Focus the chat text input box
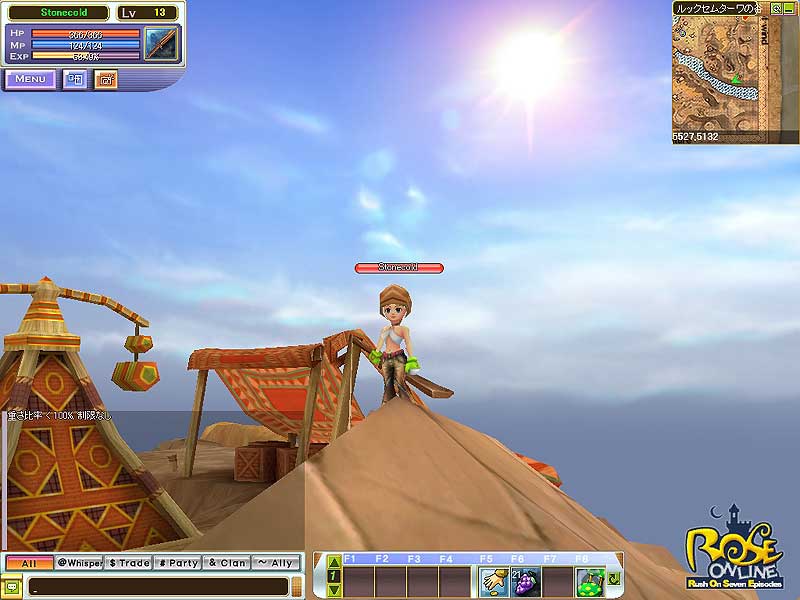Viewport: 800px width, 600px height. pyautogui.click(x=158, y=586)
